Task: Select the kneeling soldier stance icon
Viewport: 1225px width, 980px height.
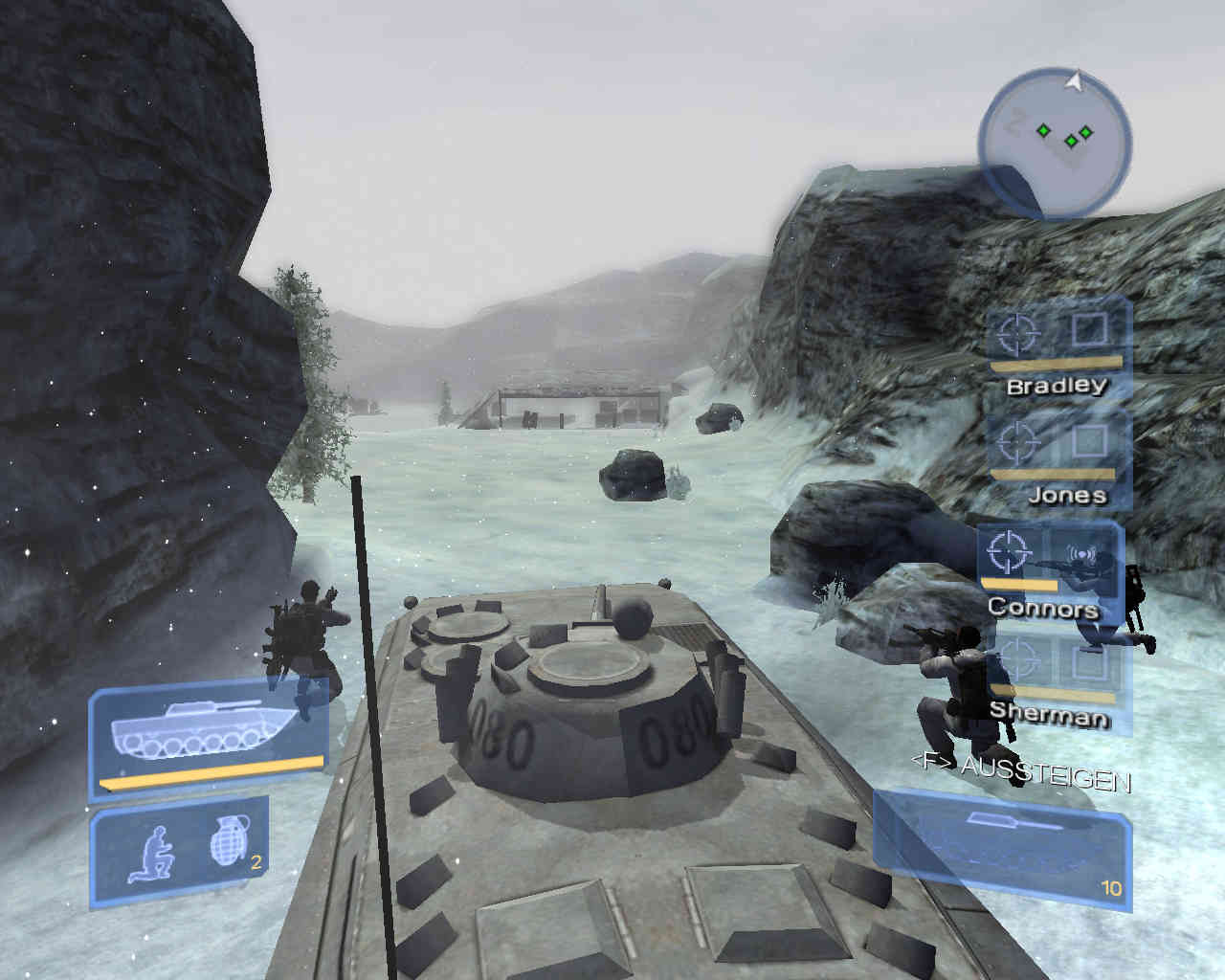Action: 151,852
